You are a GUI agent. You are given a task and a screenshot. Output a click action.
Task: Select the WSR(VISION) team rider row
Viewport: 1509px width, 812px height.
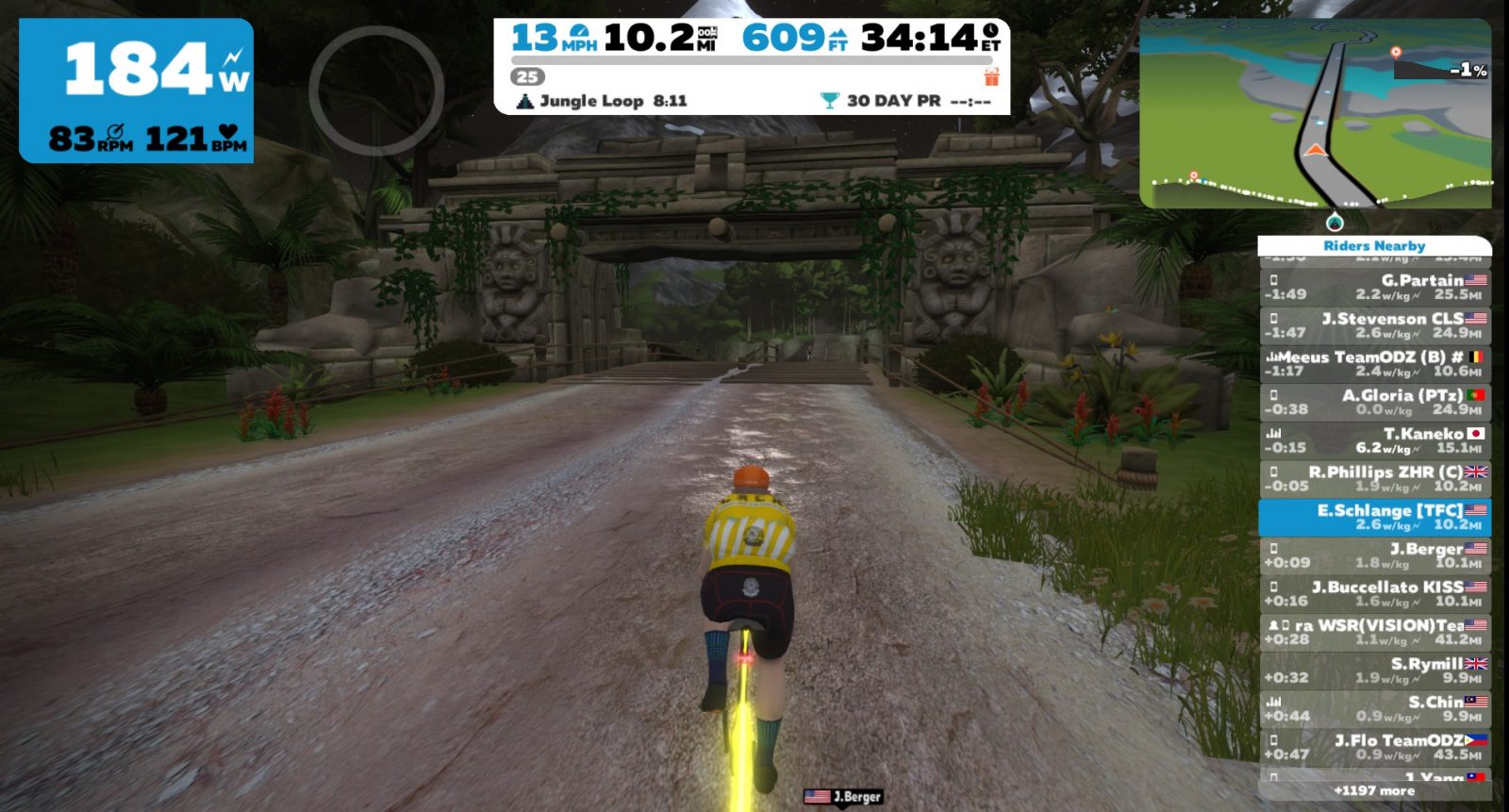coord(1374,632)
